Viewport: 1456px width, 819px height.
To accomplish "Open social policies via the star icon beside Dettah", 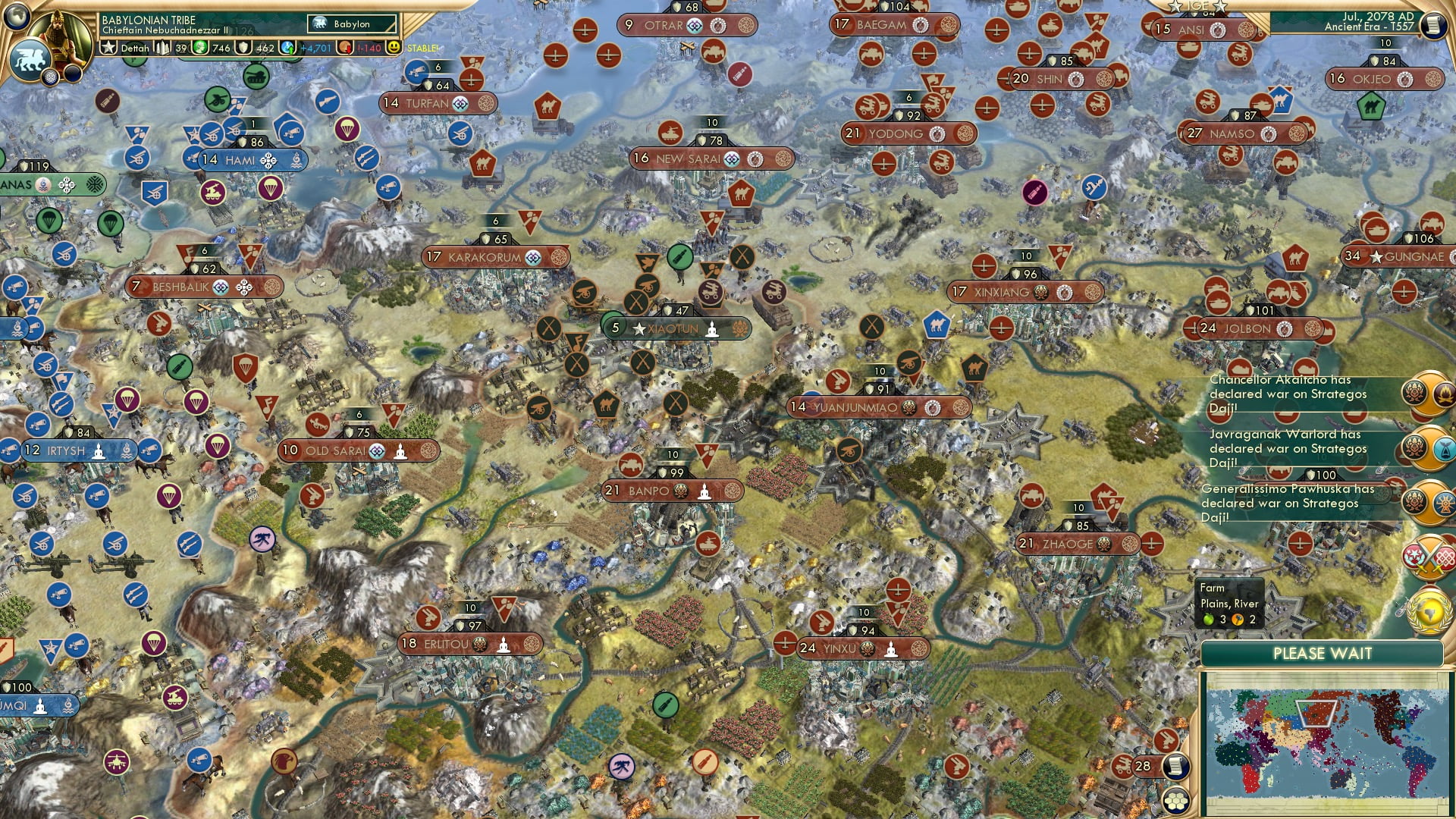I will pos(109,47).
